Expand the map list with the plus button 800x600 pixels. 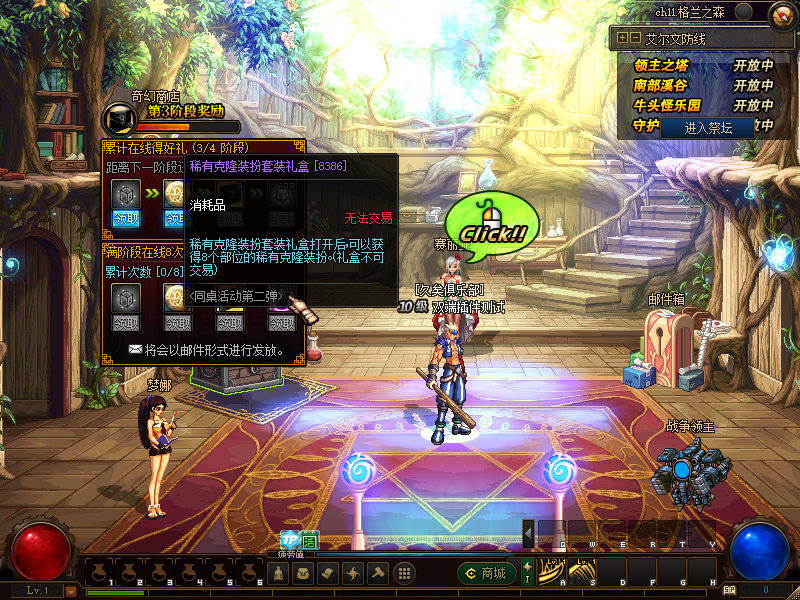click(622, 38)
